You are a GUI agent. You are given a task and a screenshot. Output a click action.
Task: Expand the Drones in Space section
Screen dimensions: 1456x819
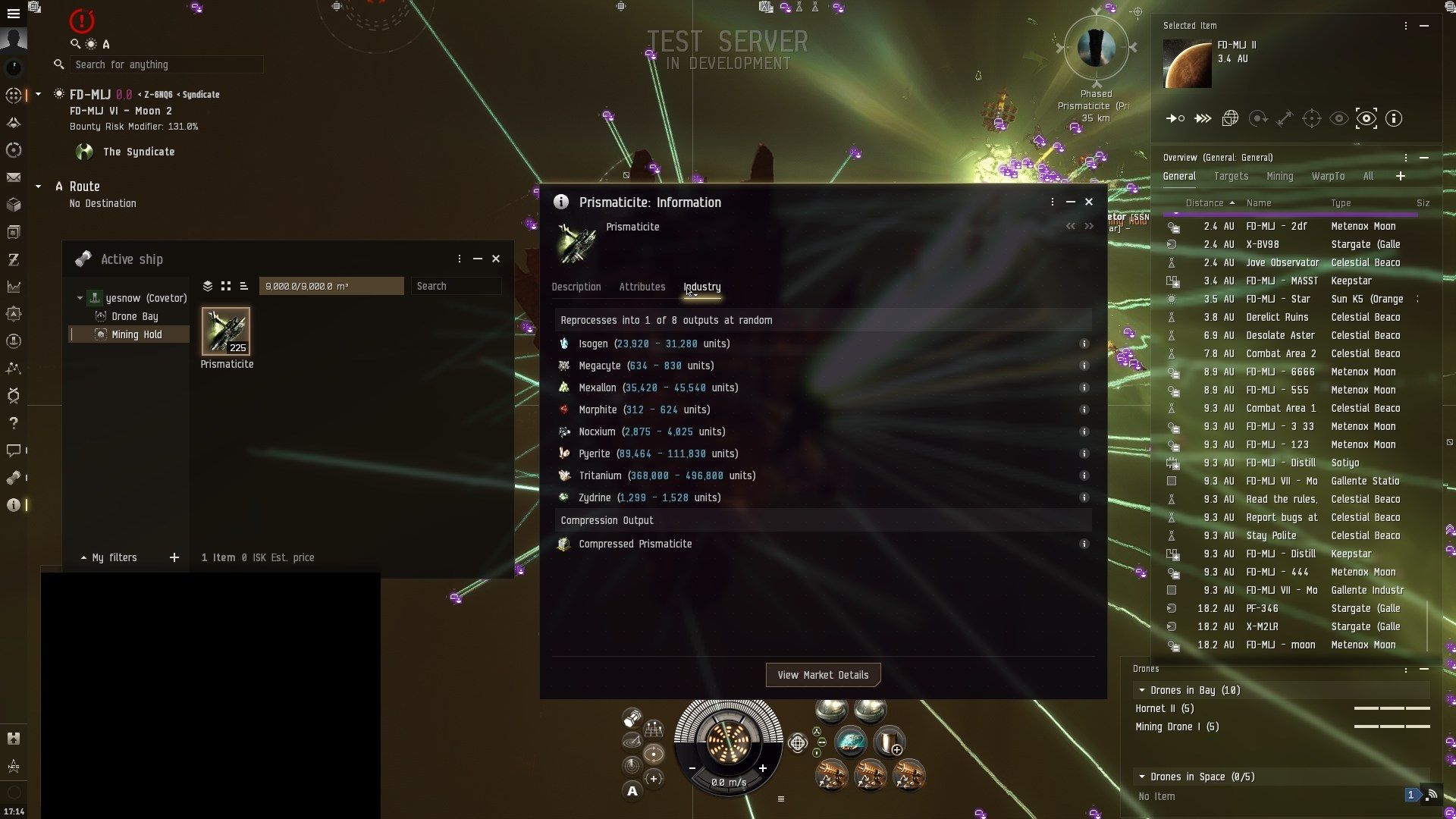coord(1142,777)
